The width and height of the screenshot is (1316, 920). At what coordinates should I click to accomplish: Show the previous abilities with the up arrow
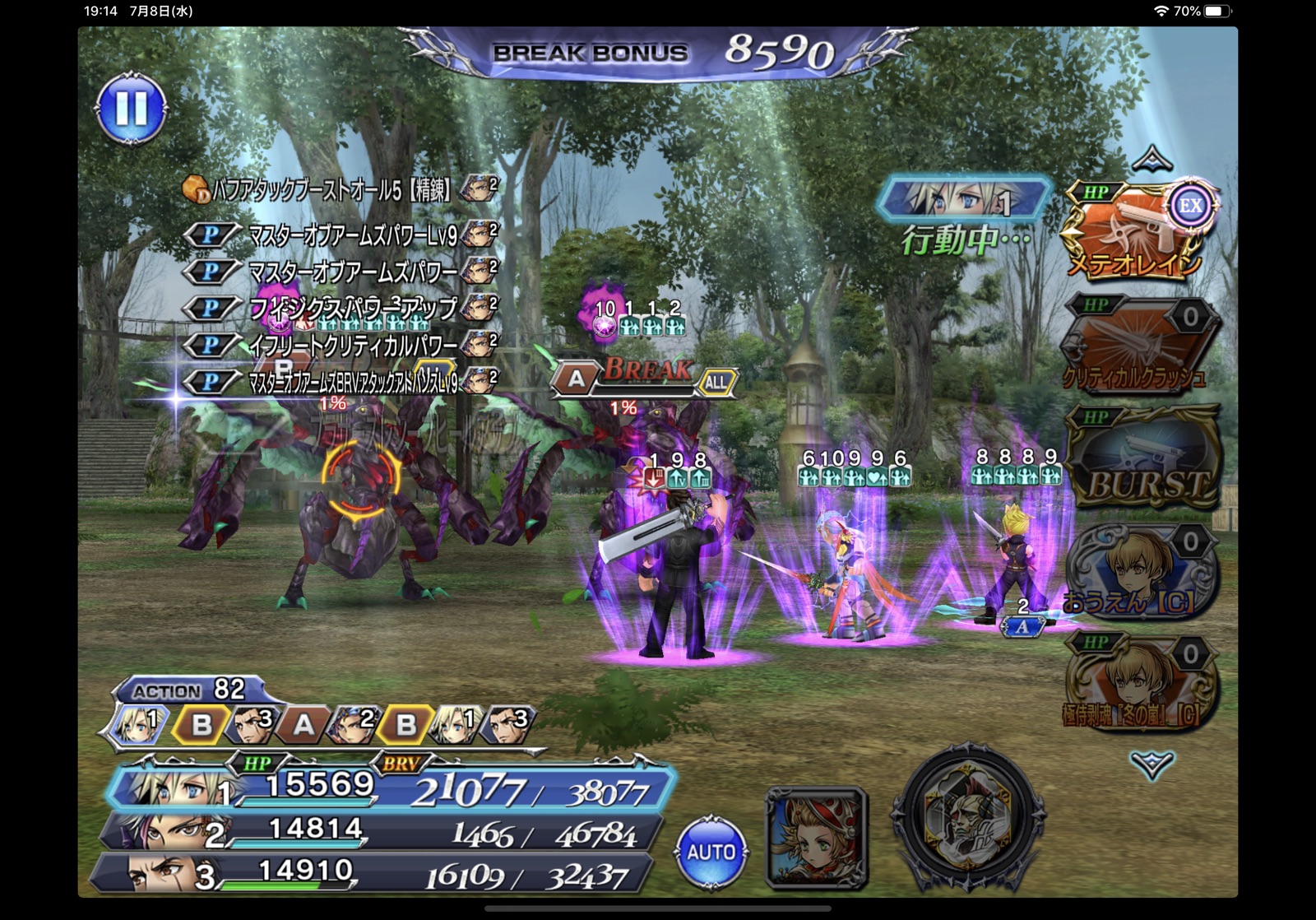click(x=1151, y=157)
